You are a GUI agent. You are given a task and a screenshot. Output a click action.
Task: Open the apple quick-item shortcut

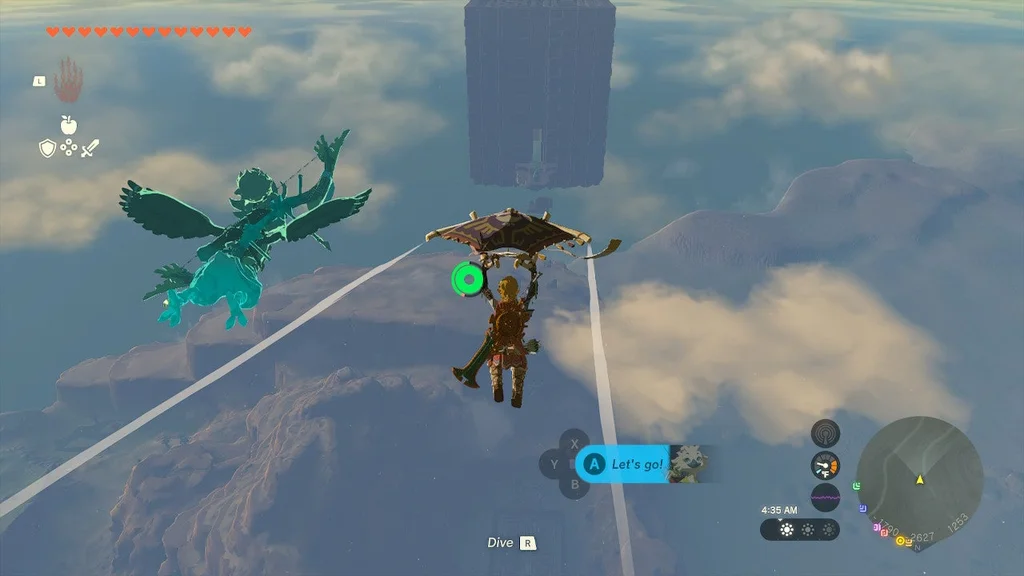pos(68,125)
